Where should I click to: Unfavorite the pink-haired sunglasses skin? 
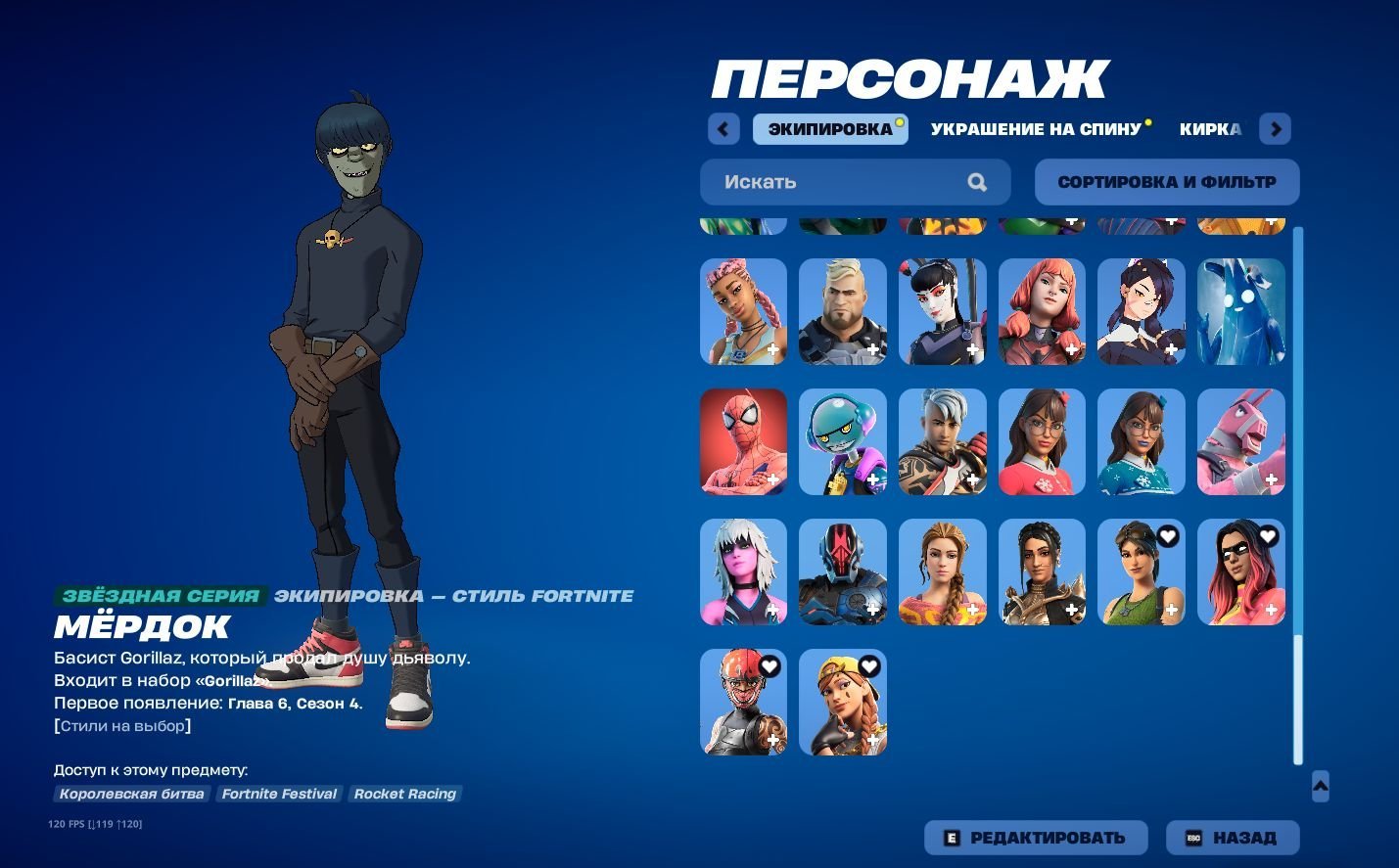click(x=1270, y=535)
